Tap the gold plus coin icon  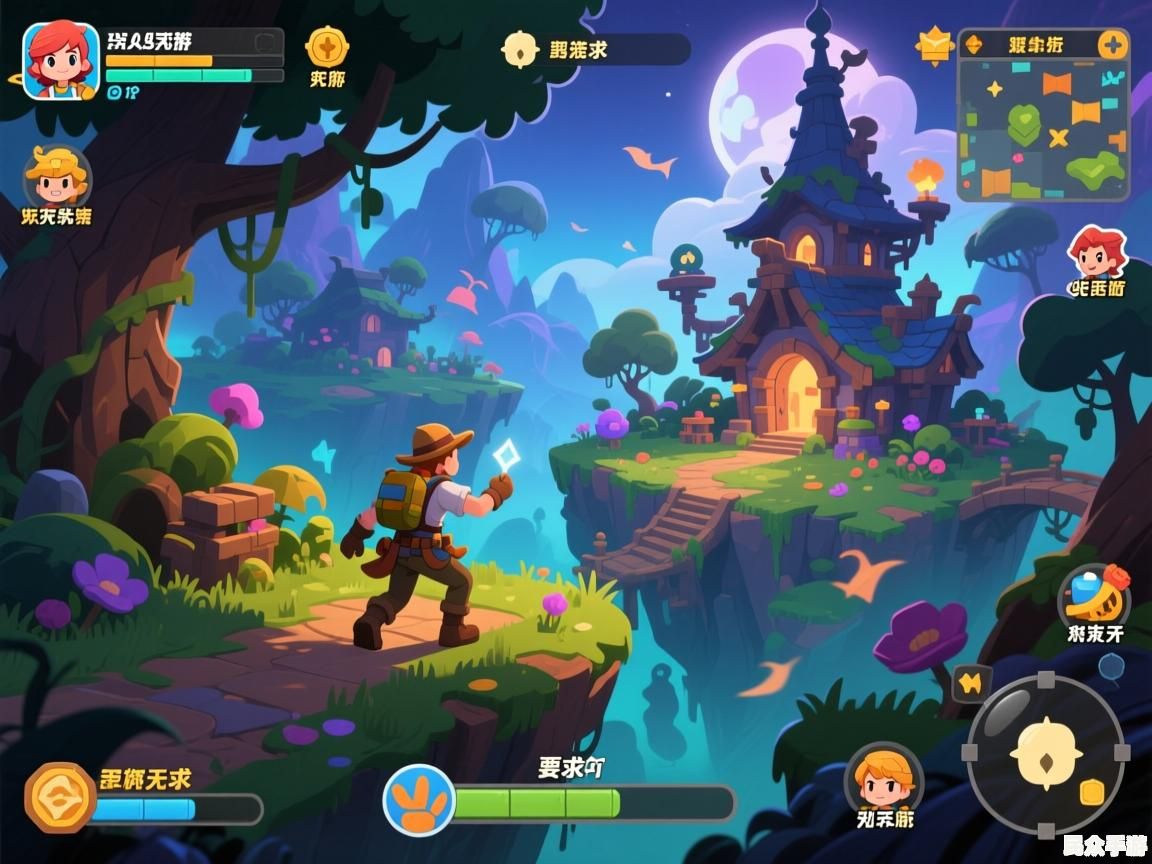tap(326, 46)
